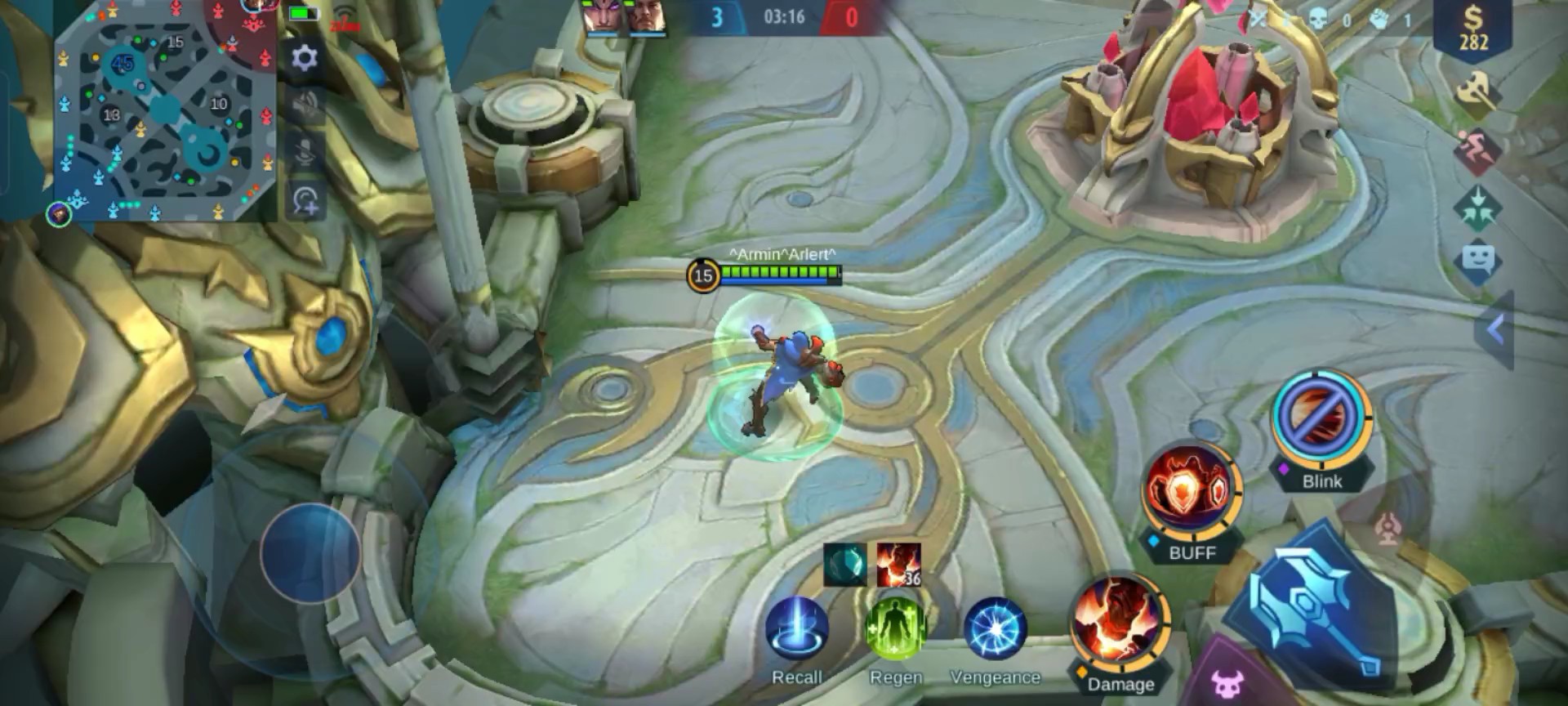
Task: Activate the Regen ability
Action: pos(896,629)
